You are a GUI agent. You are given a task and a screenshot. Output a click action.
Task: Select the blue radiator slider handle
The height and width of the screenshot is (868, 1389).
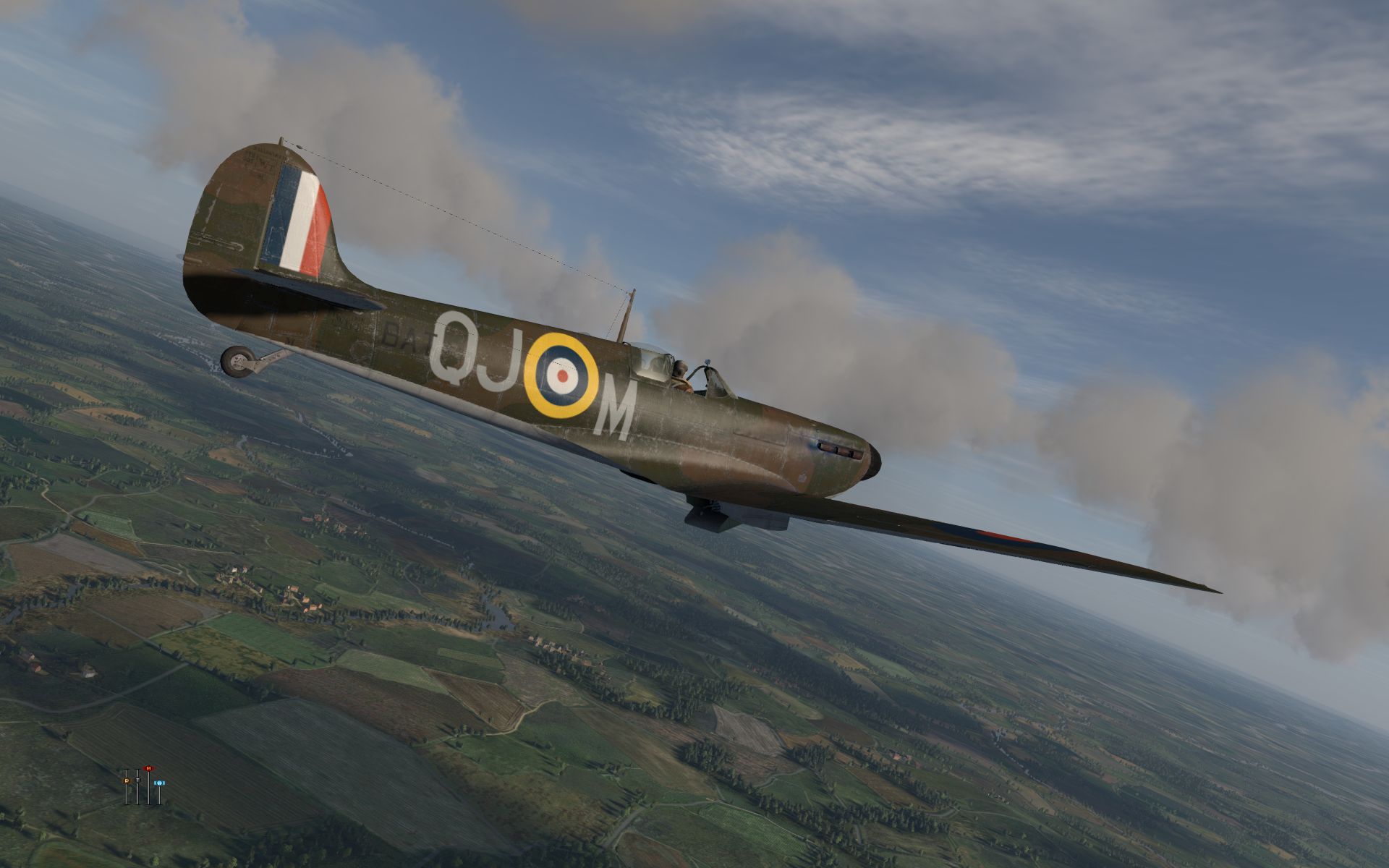point(159,783)
